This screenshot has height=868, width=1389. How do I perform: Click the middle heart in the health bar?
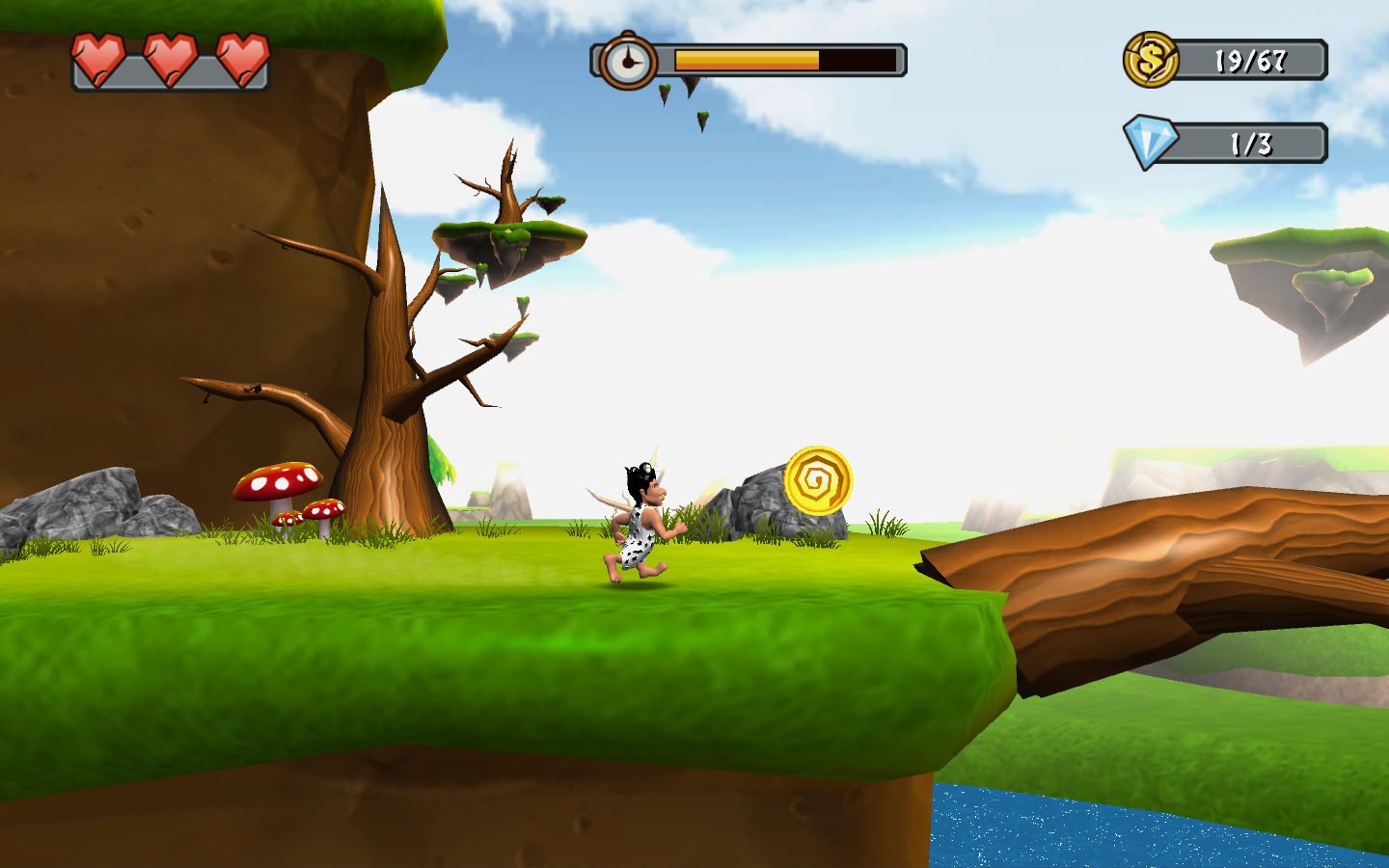click(x=170, y=58)
